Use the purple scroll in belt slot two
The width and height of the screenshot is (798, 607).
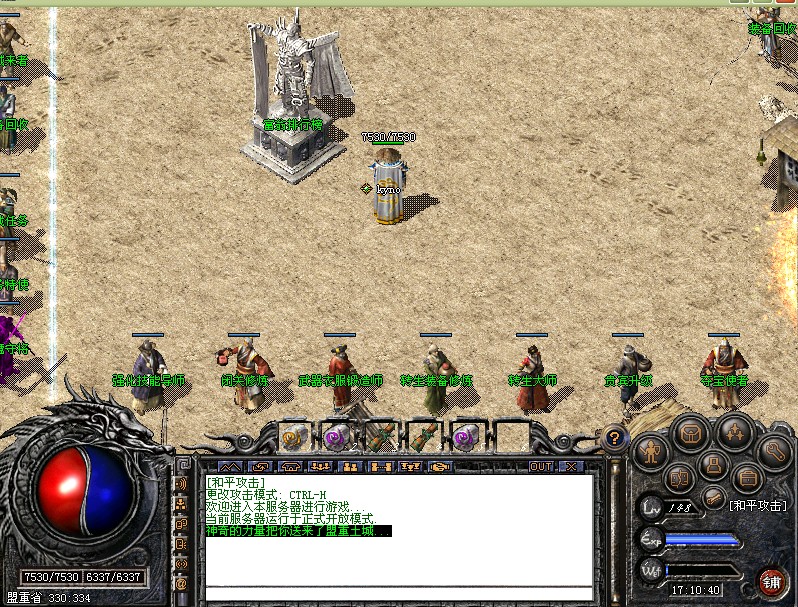336,436
